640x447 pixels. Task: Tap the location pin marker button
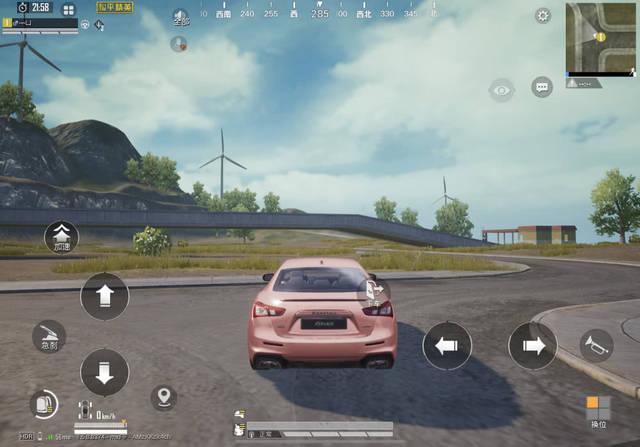pos(163,397)
